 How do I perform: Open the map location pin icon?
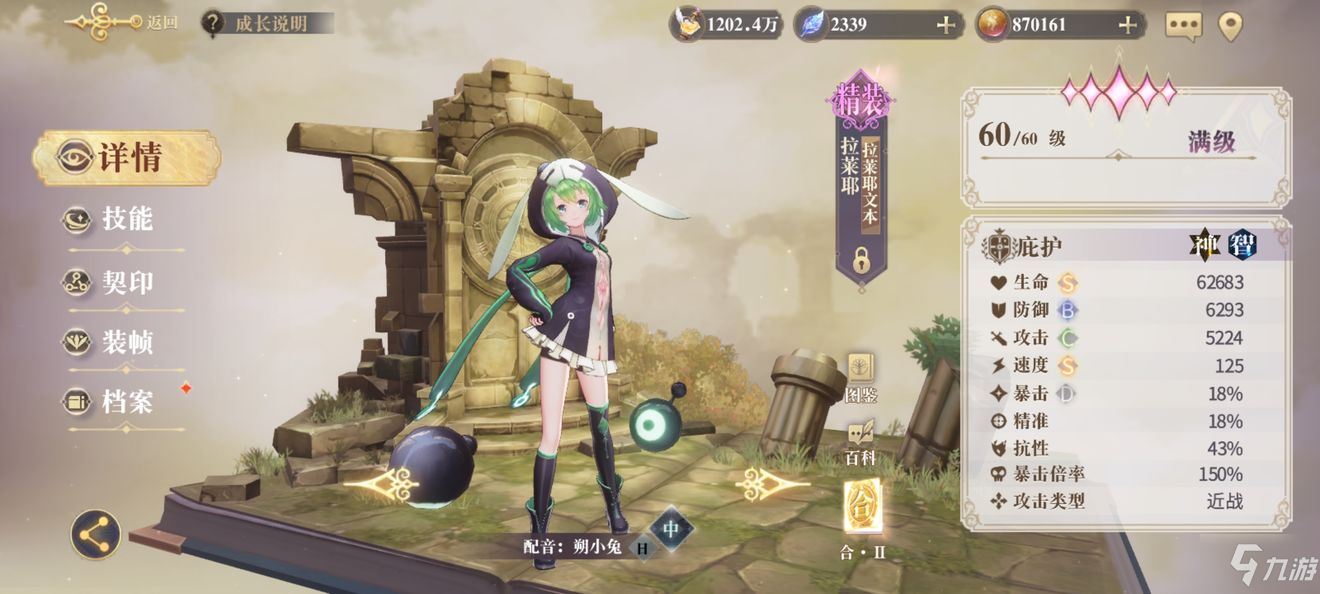(x=1229, y=26)
